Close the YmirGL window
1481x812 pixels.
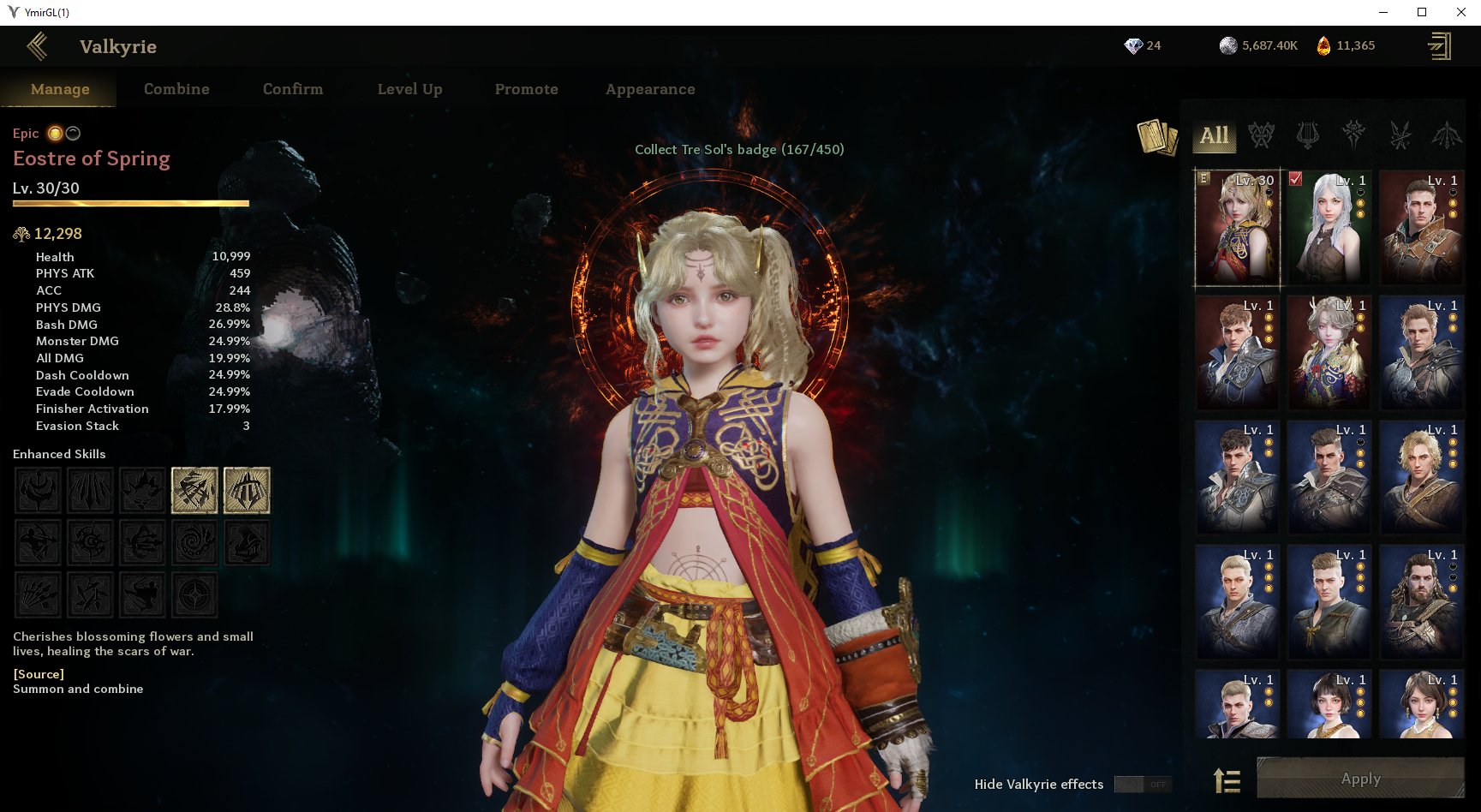pos(1461,12)
